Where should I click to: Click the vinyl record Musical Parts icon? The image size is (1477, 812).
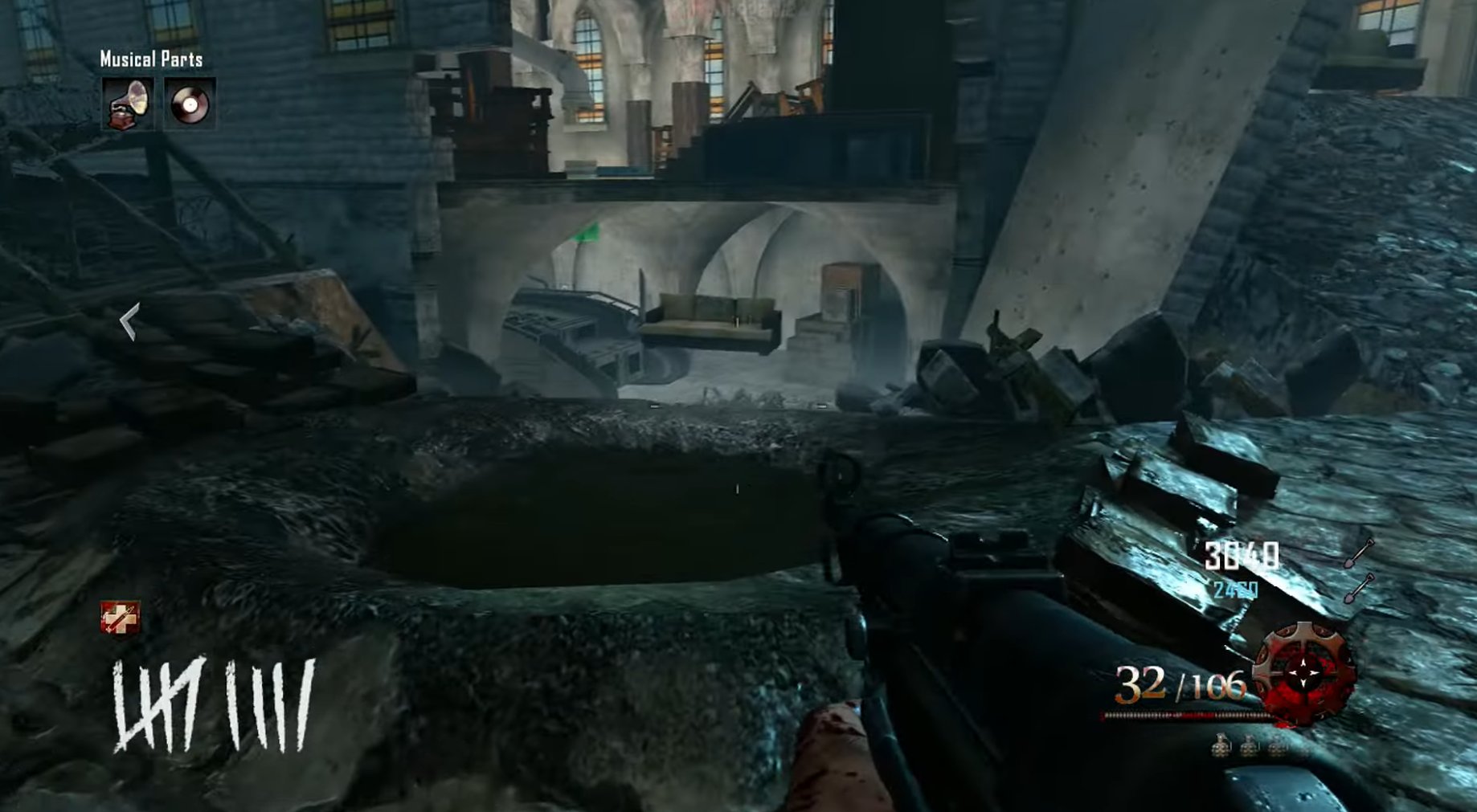point(190,103)
